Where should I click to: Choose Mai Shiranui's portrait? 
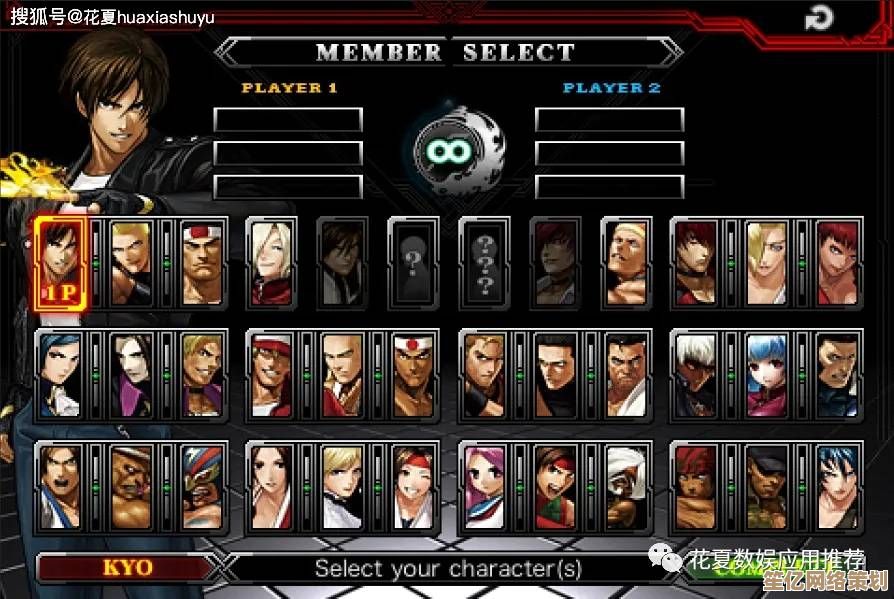click(x=272, y=486)
